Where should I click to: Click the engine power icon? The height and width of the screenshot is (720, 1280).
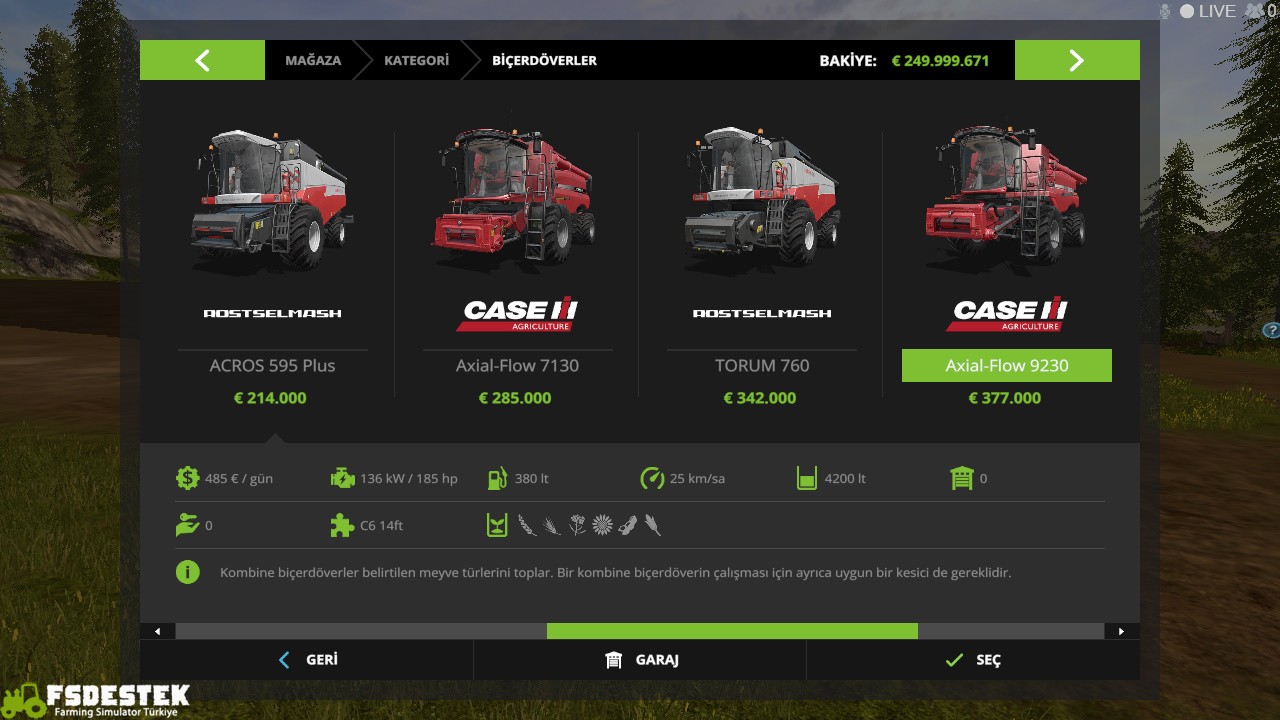pyautogui.click(x=343, y=478)
